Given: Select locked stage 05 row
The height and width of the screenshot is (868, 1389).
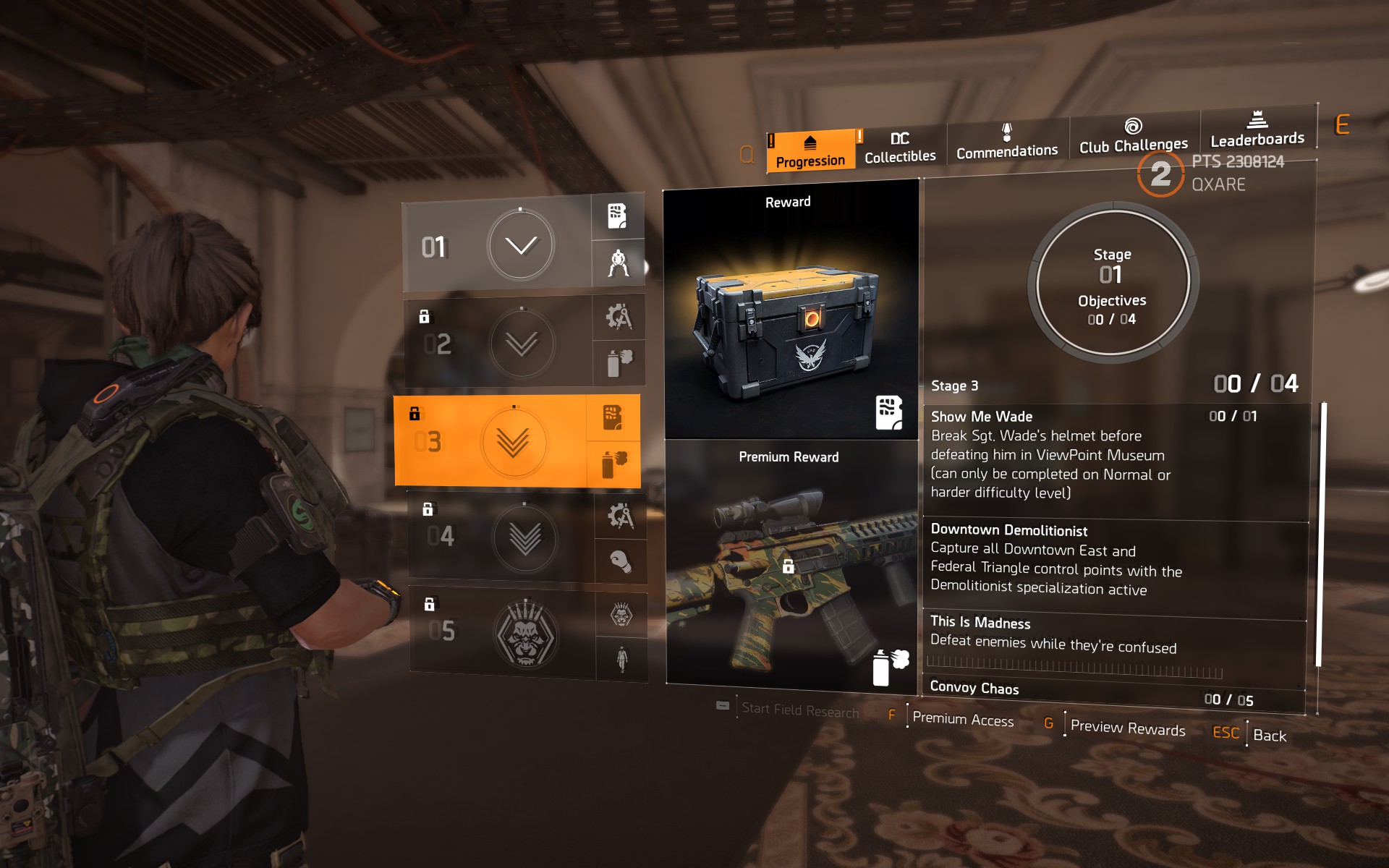Looking at the screenshot, I should (504, 632).
